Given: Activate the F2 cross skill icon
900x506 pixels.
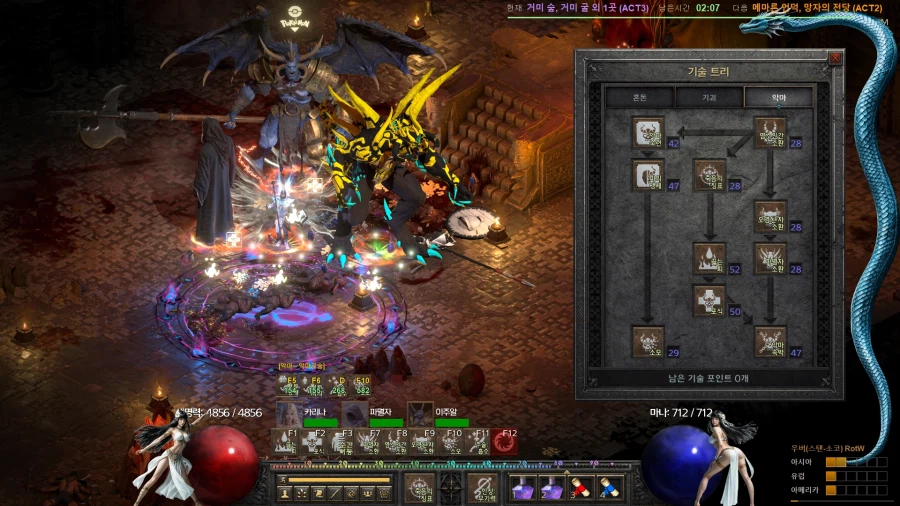Looking at the screenshot, I should pos(314,442).
